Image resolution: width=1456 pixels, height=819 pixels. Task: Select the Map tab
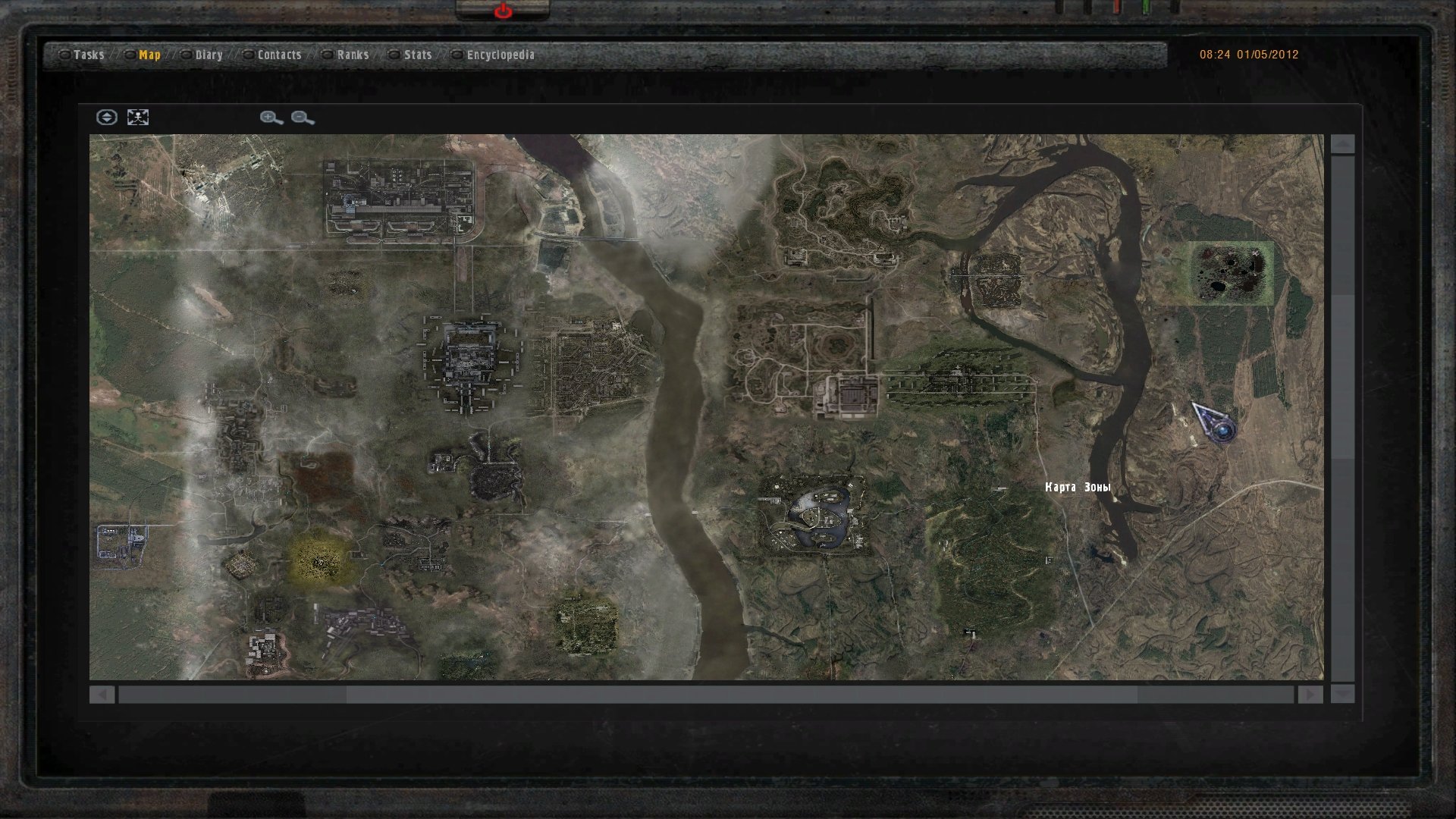pyautogui.click(x=149, y=55)
